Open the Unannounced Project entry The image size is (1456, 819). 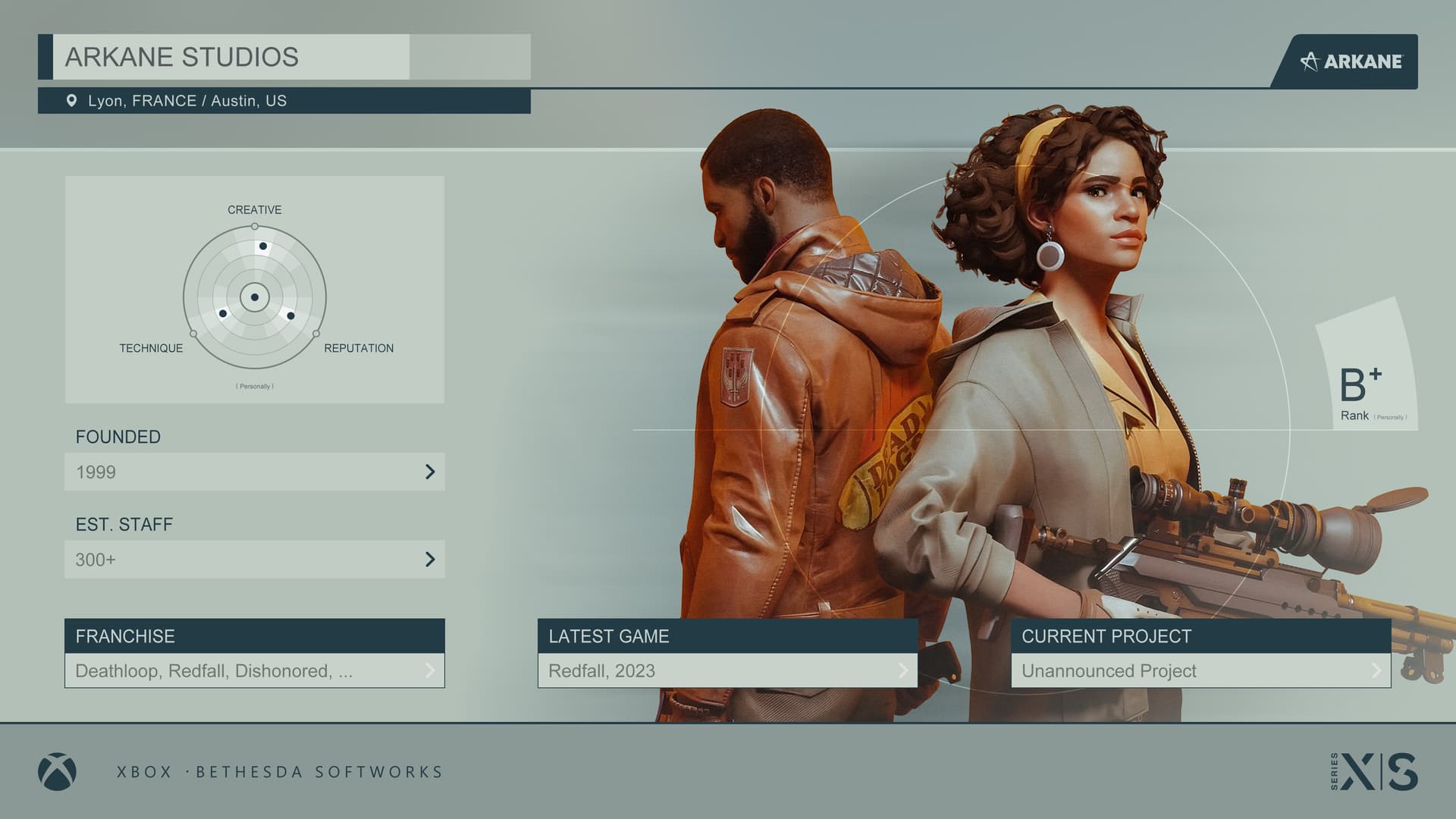coord(1200,670)
